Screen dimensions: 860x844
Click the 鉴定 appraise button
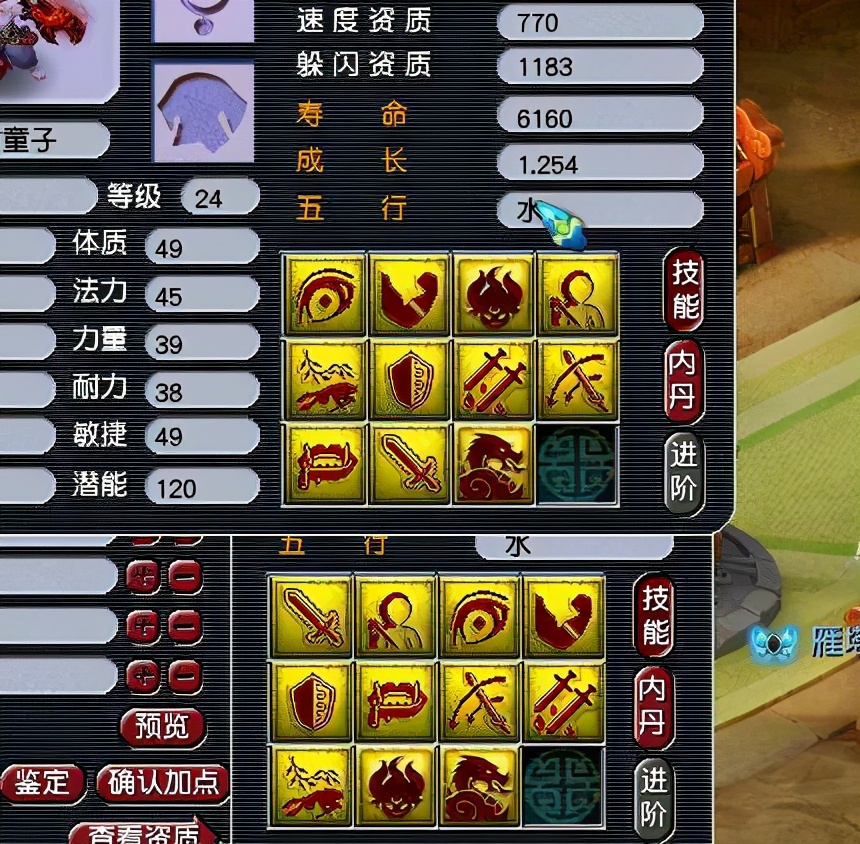pos(42,782)
